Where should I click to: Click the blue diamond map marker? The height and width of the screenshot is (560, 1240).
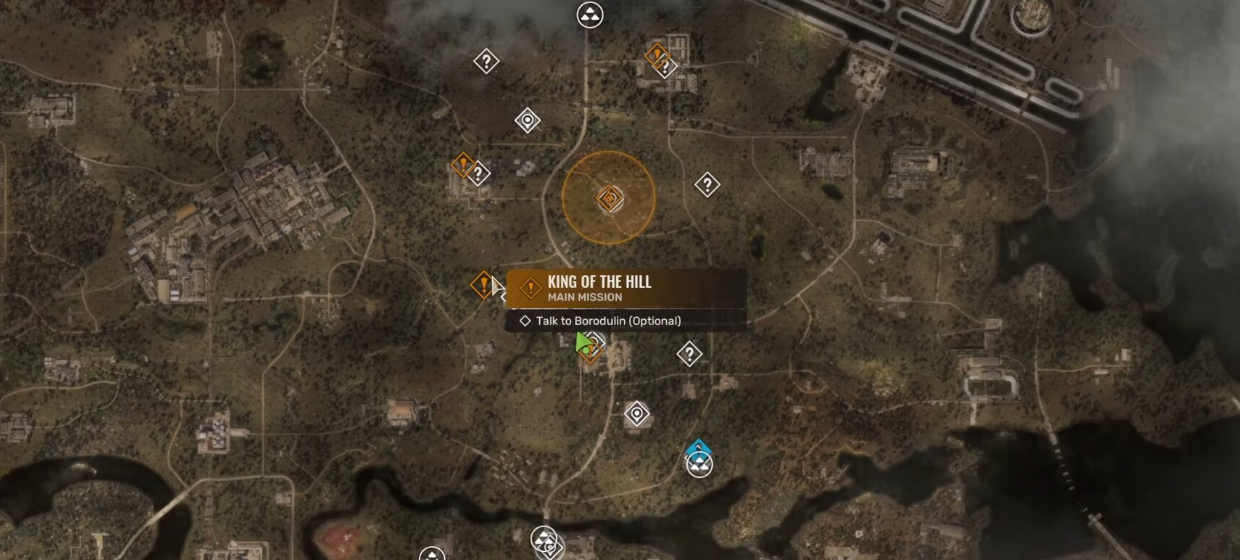coord(698,449)
